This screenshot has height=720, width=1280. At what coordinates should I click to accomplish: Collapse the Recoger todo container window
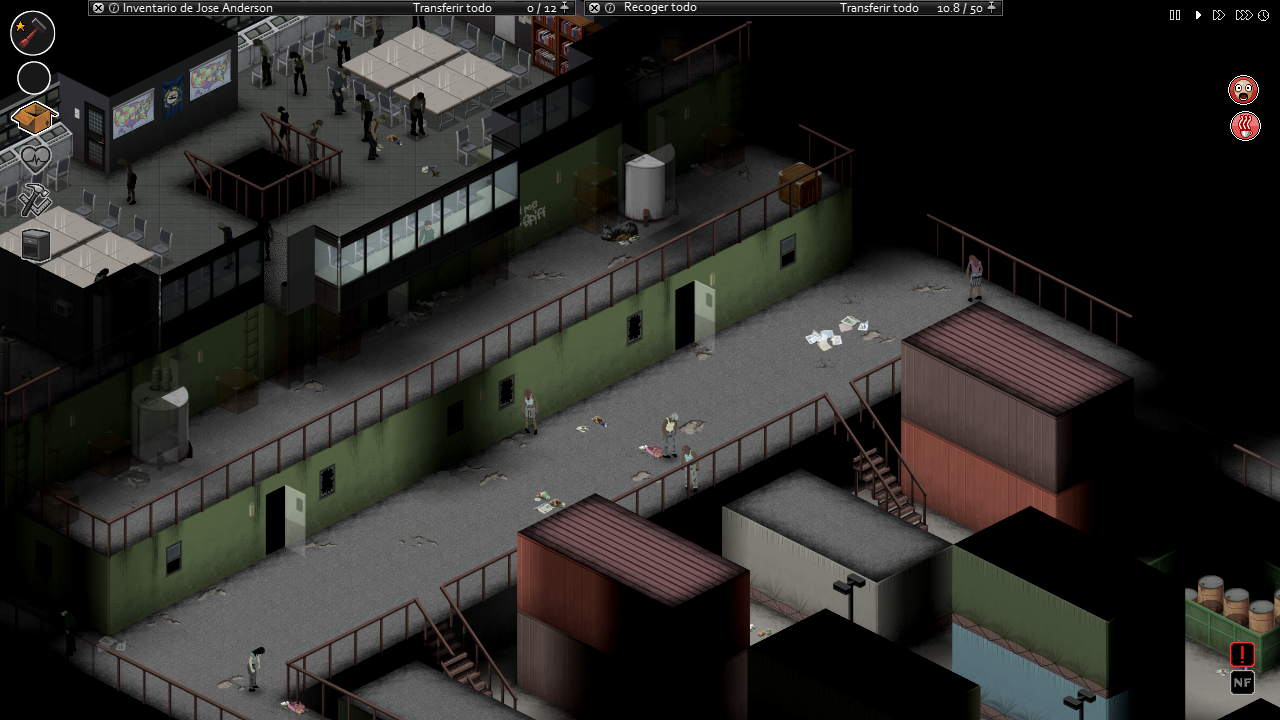(x=594, y=8)
